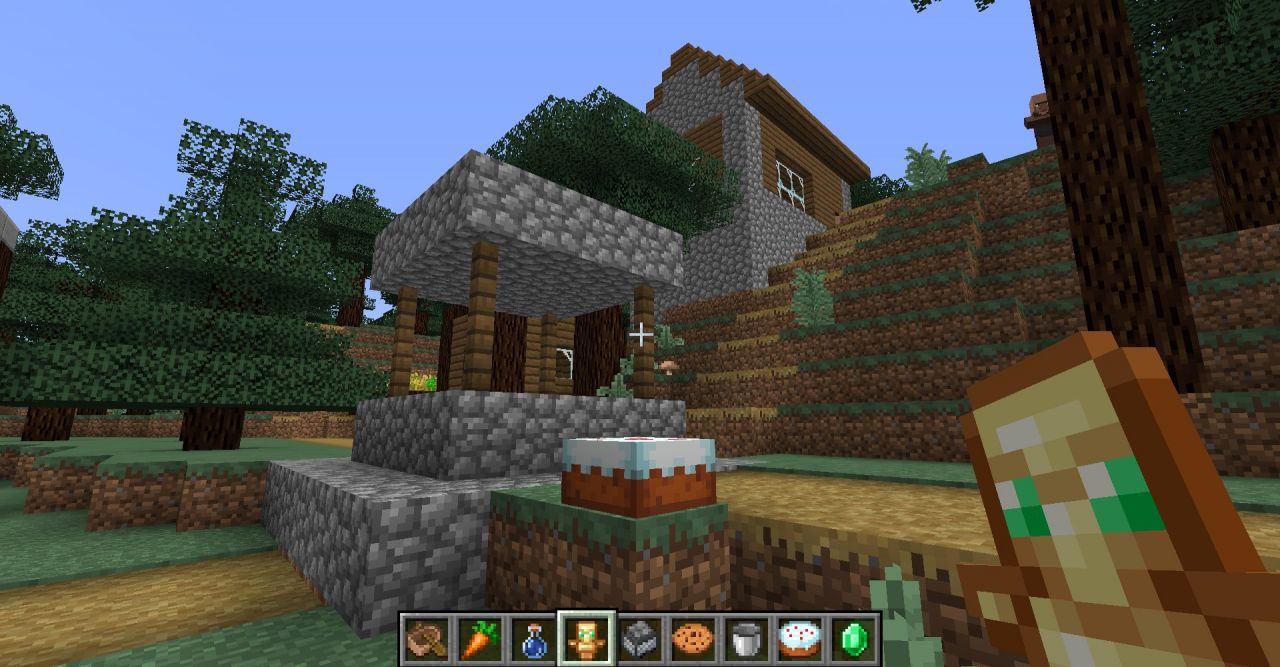This screenshot has width=1280, height=667.
Task: Choose the bucket in the hotbar
Action: [x=746, y=638]
